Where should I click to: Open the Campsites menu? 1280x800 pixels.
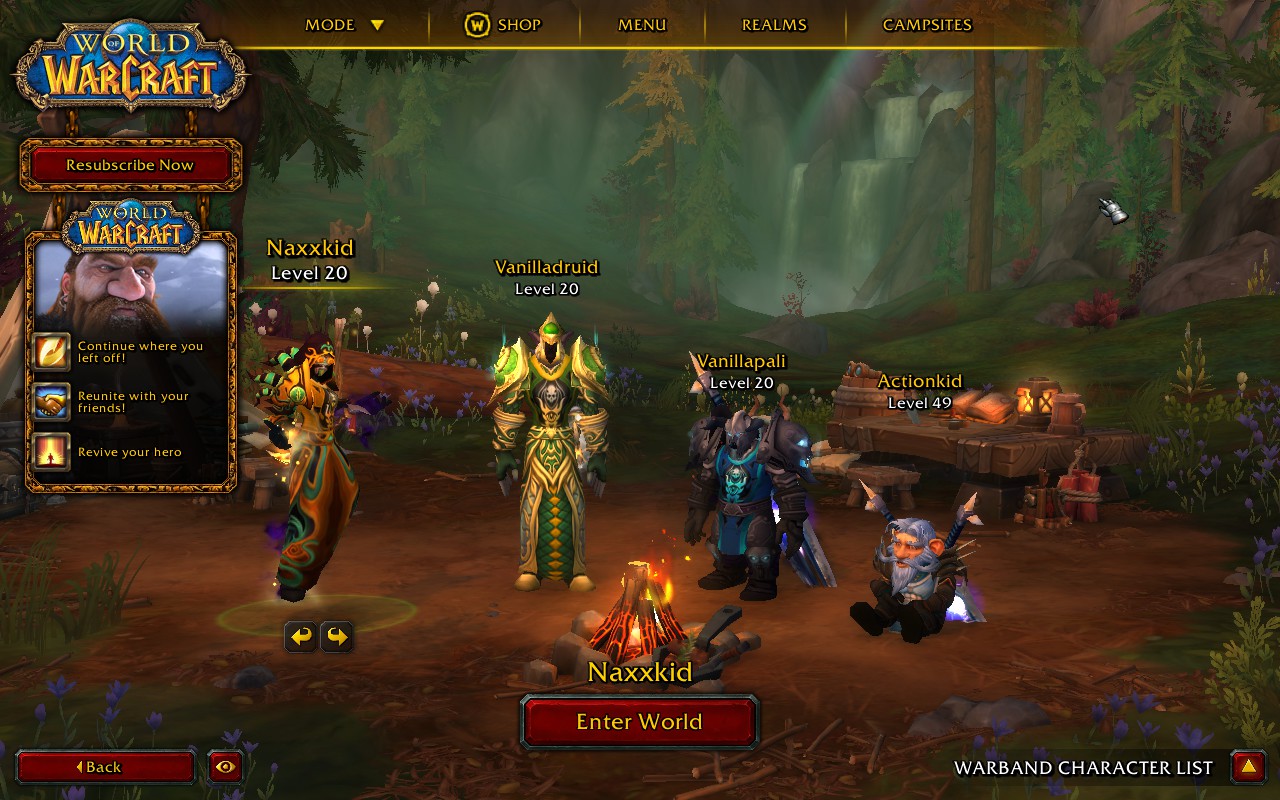[x=927, y=25]
